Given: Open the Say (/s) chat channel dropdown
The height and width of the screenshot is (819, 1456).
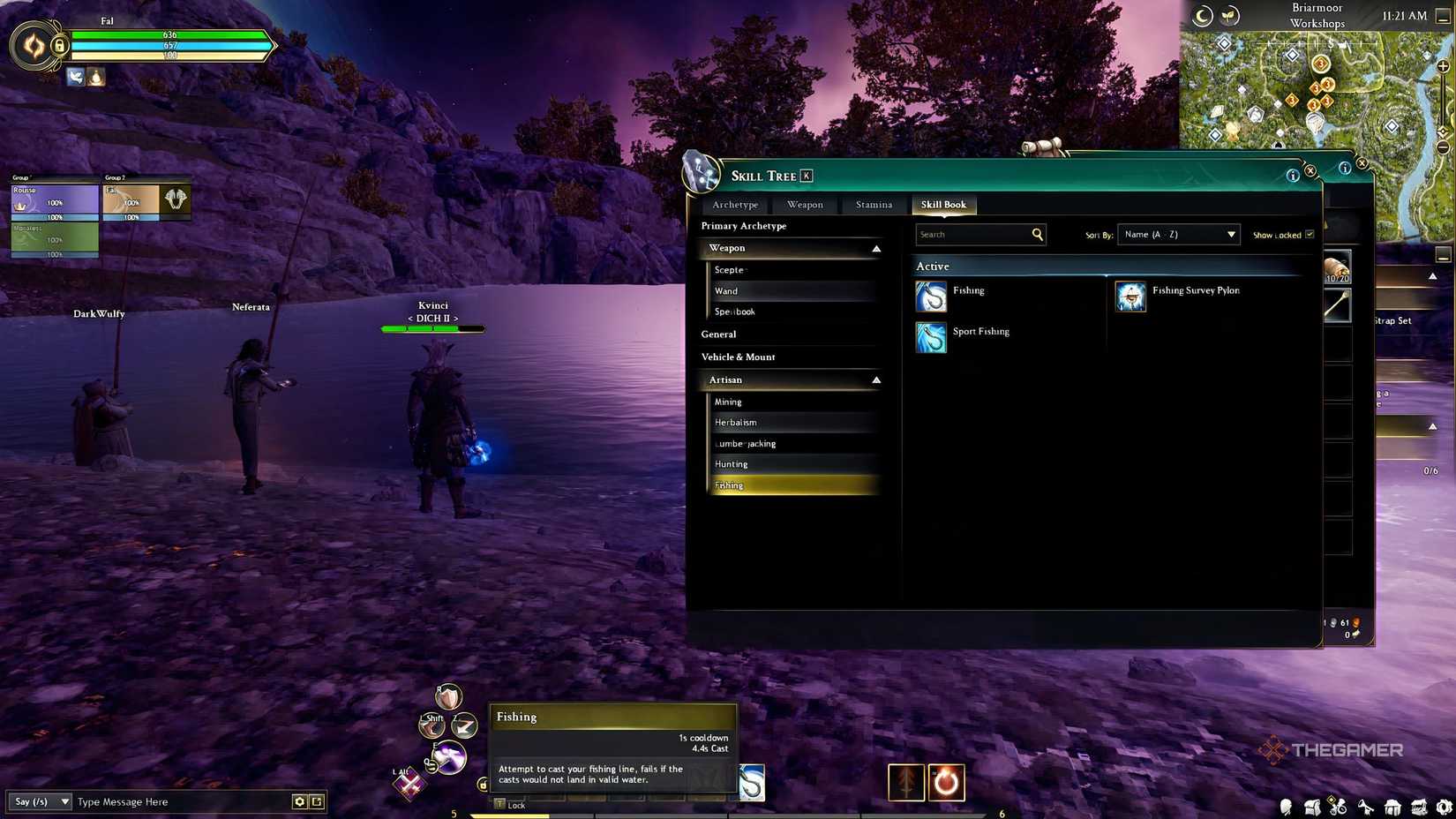Looking at the screenshot, I should click(x=39, y=801).
